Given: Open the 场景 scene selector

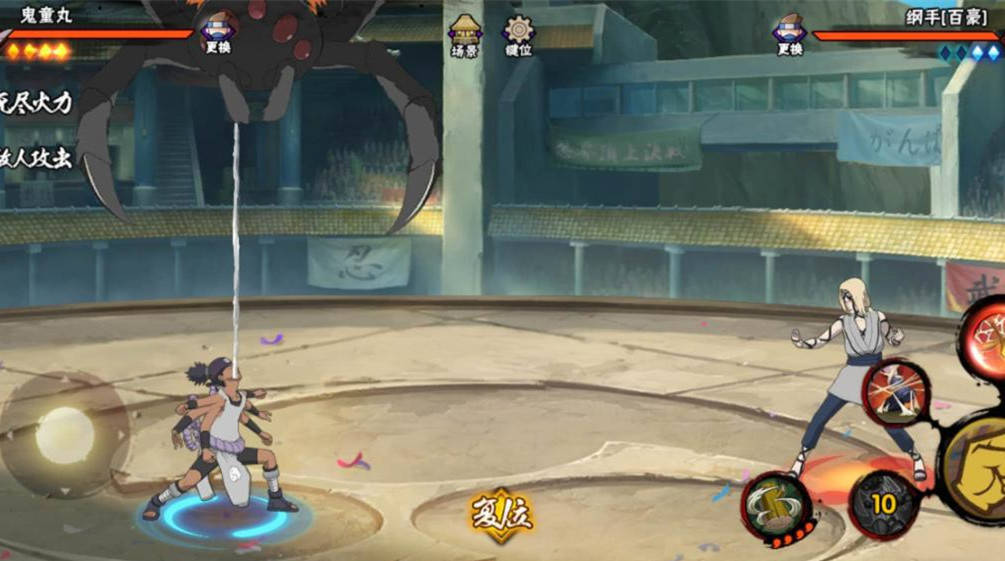Looking at the screenshot, I should tap(464, 35).
